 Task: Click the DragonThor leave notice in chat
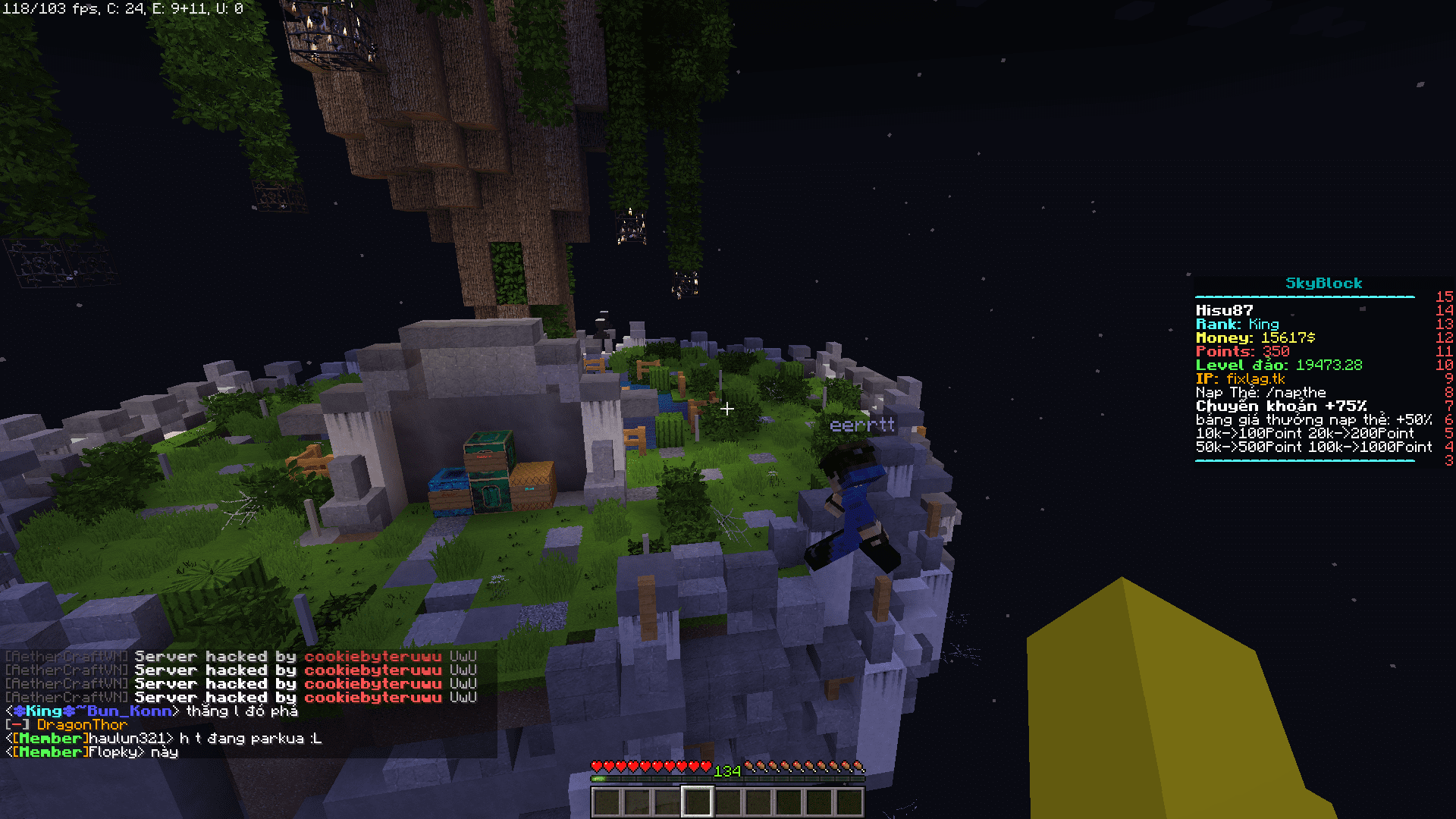point(82,725)
